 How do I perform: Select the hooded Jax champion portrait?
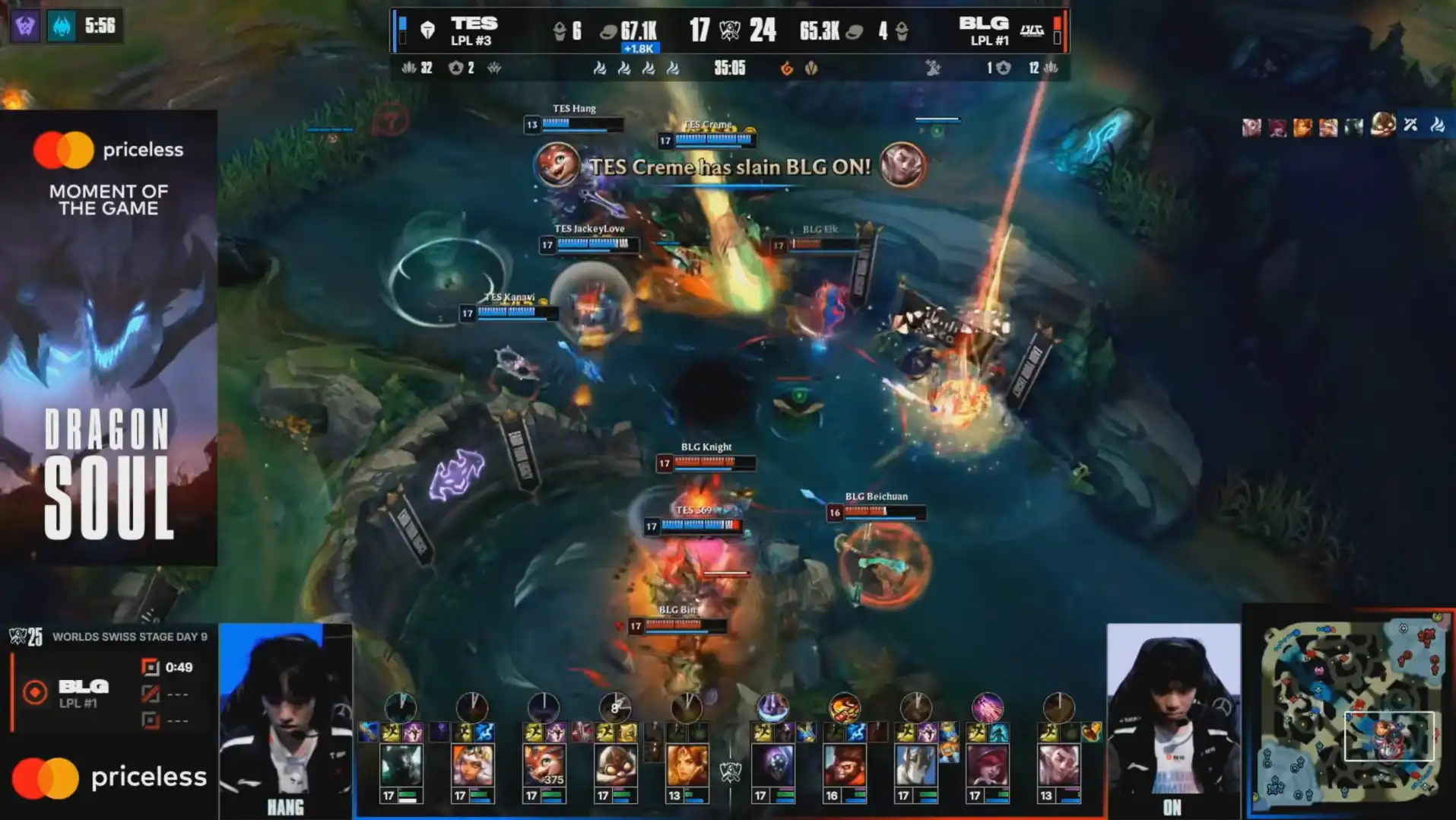(x=773, y=764)
